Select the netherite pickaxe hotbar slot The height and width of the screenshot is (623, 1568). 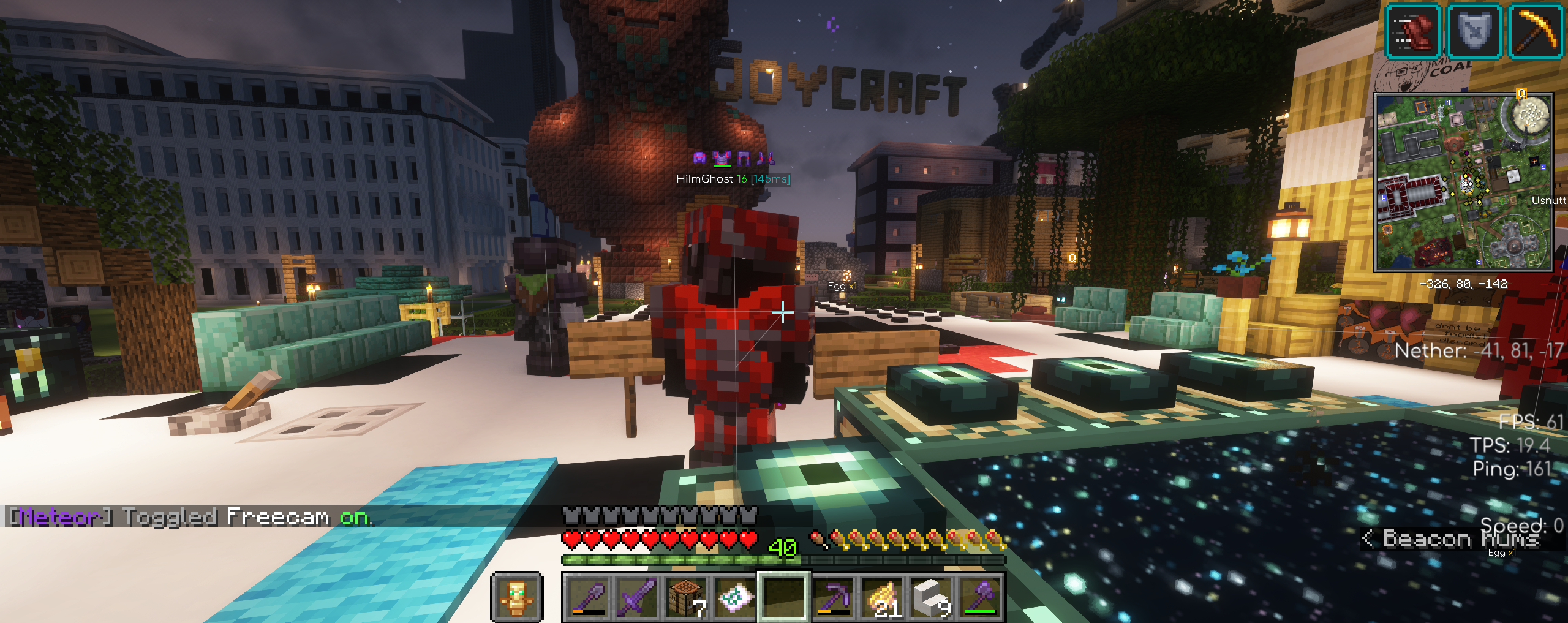coord(834,597)
